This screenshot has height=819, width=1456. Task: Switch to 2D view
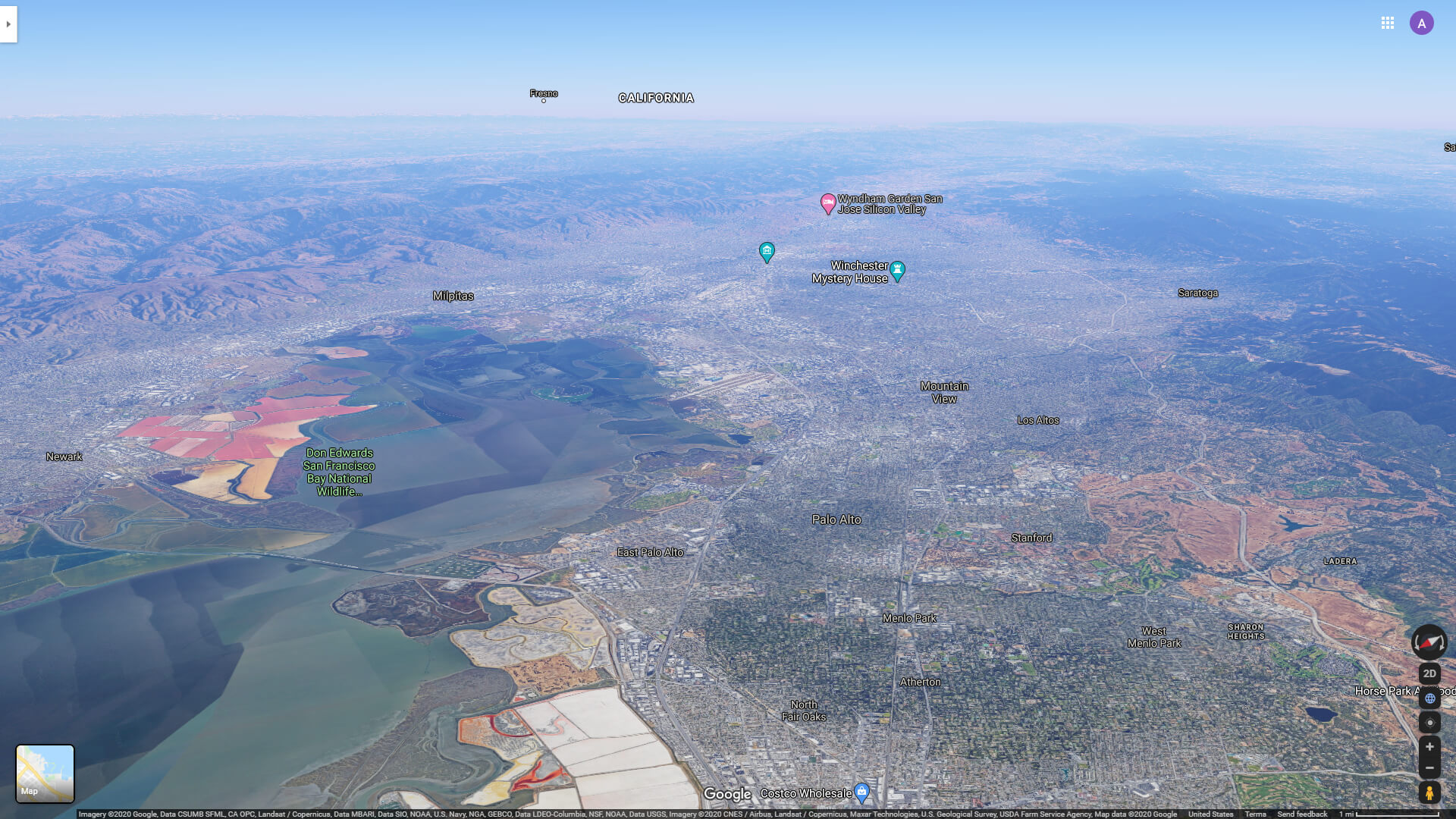(1429, 673)
